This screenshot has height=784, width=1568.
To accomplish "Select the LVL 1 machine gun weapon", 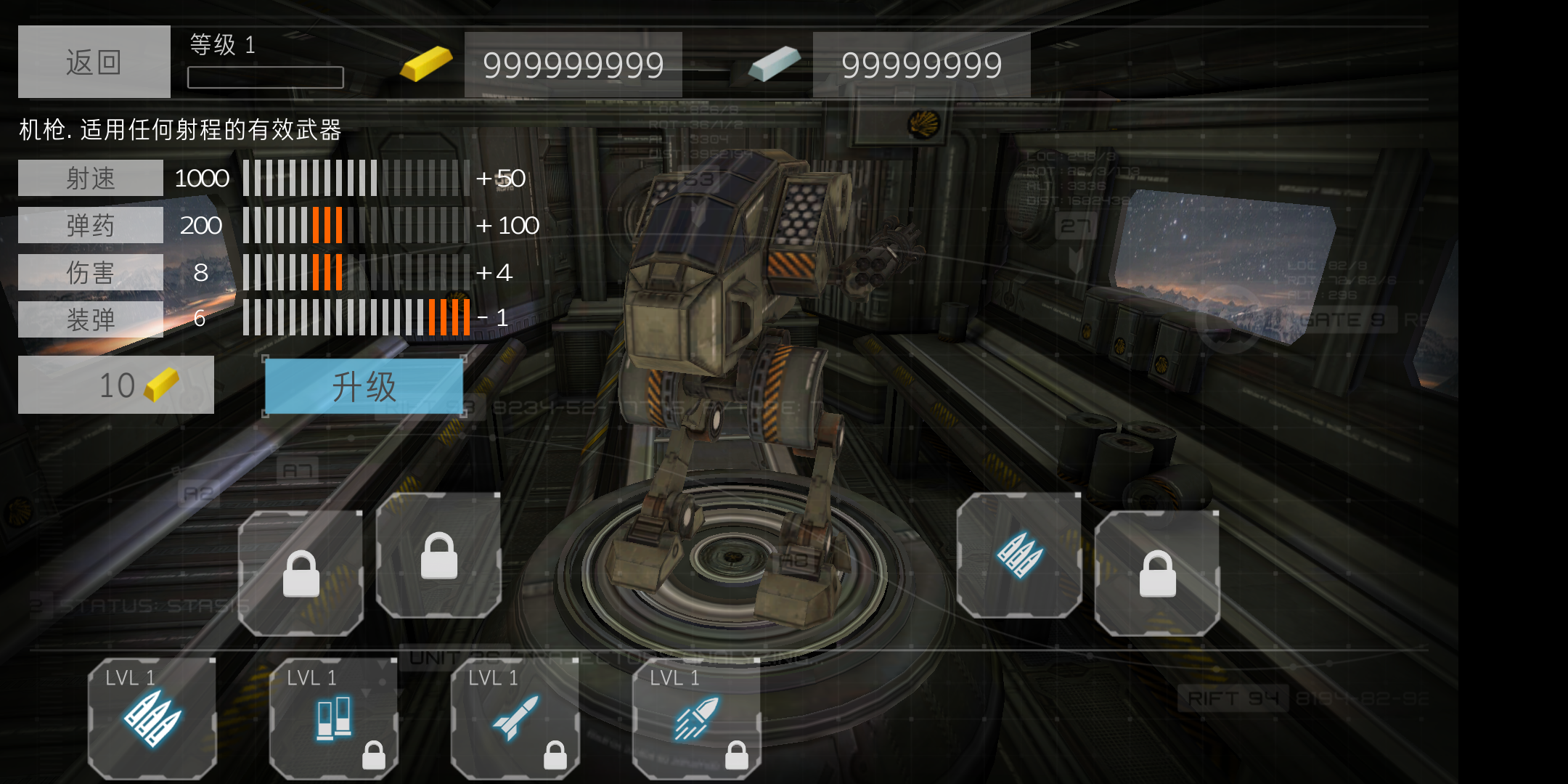I will tap(152, 718).
